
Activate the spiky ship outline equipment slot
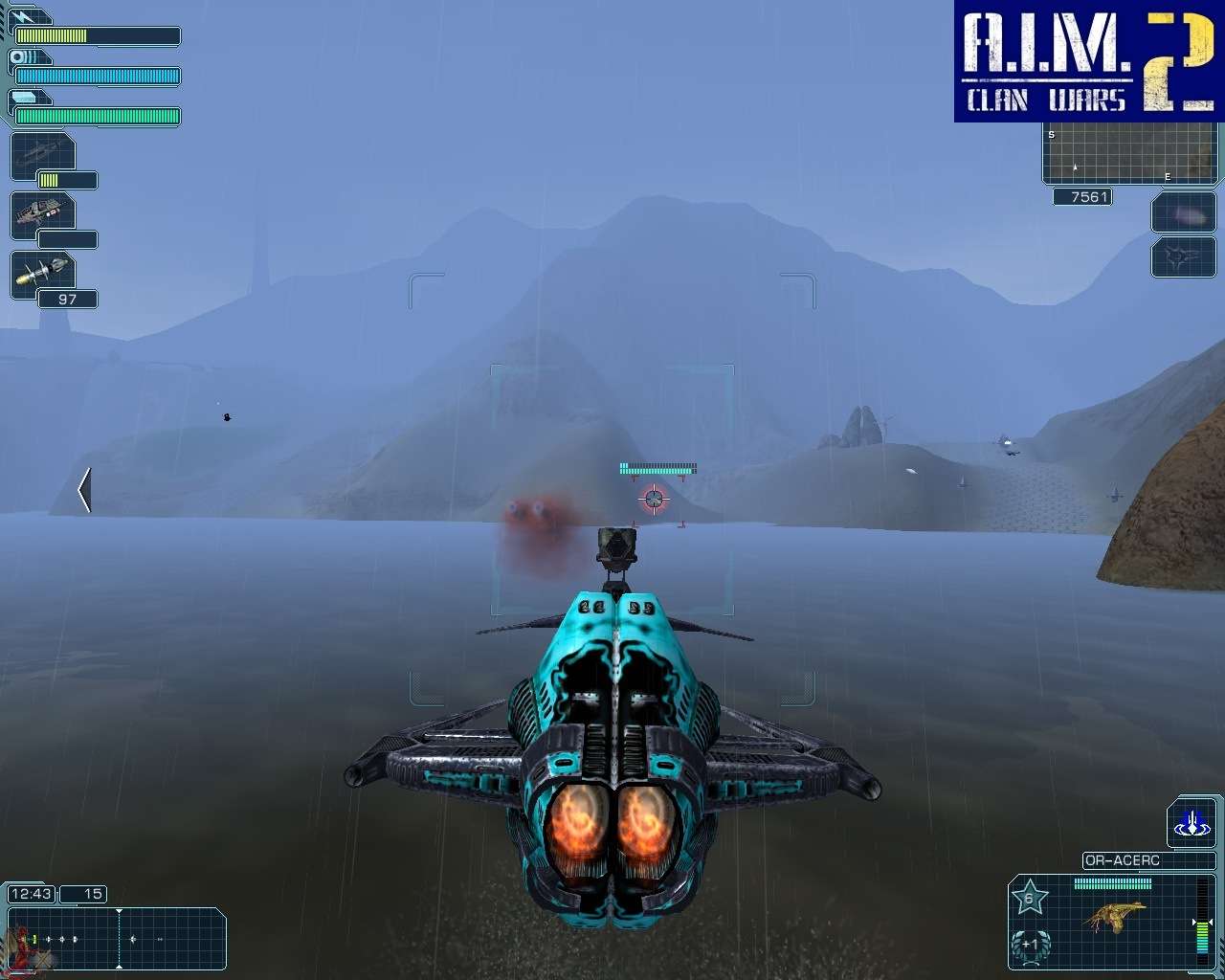click(1183, 256)
